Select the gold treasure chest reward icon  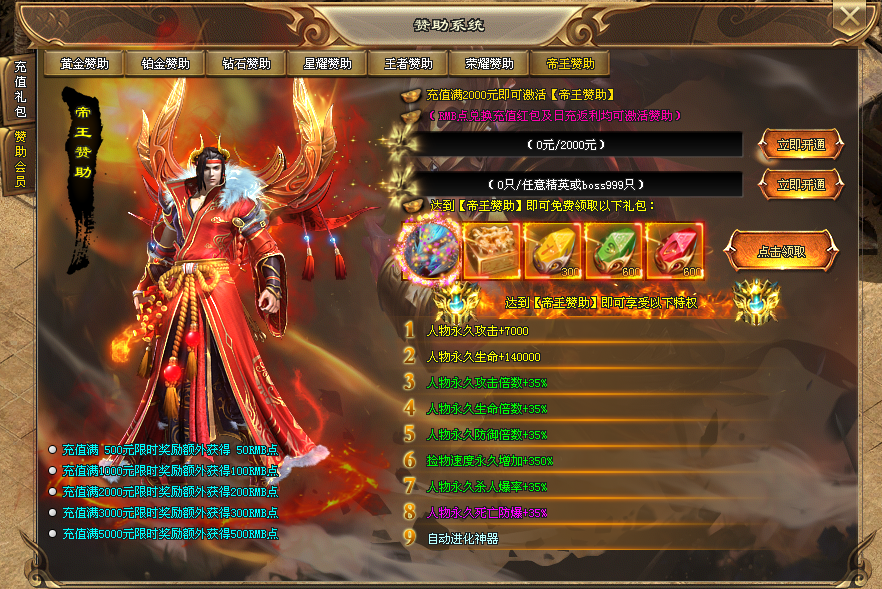click(492, 250)
